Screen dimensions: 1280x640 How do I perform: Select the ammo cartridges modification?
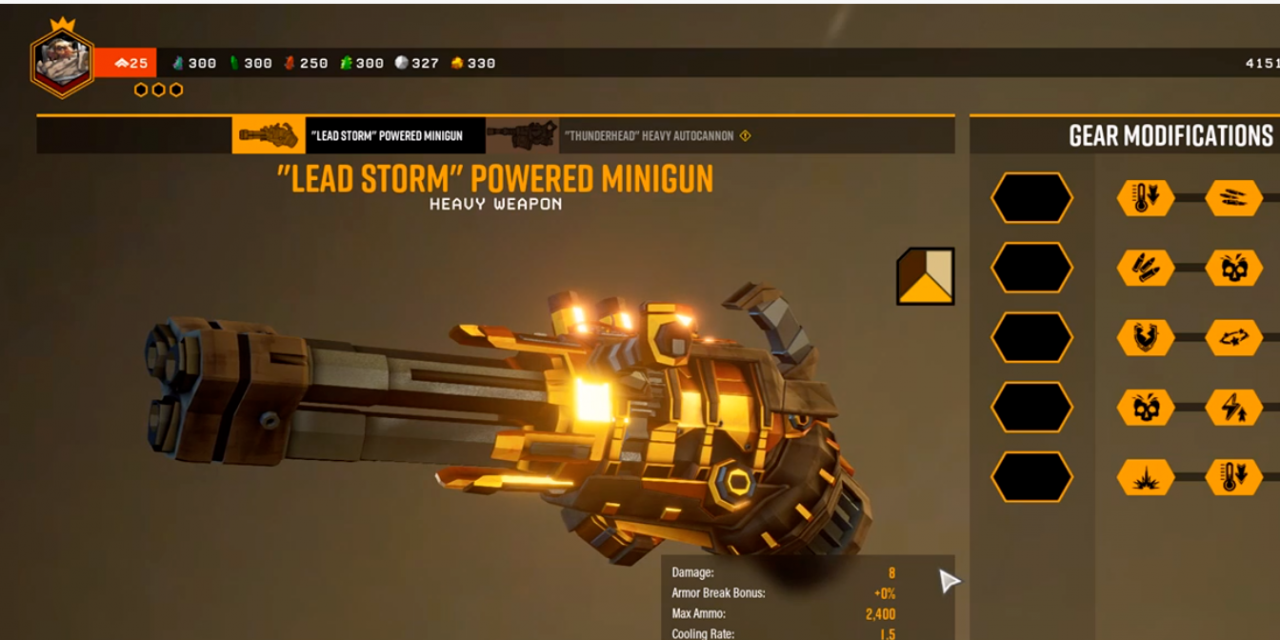[1145, 268]
